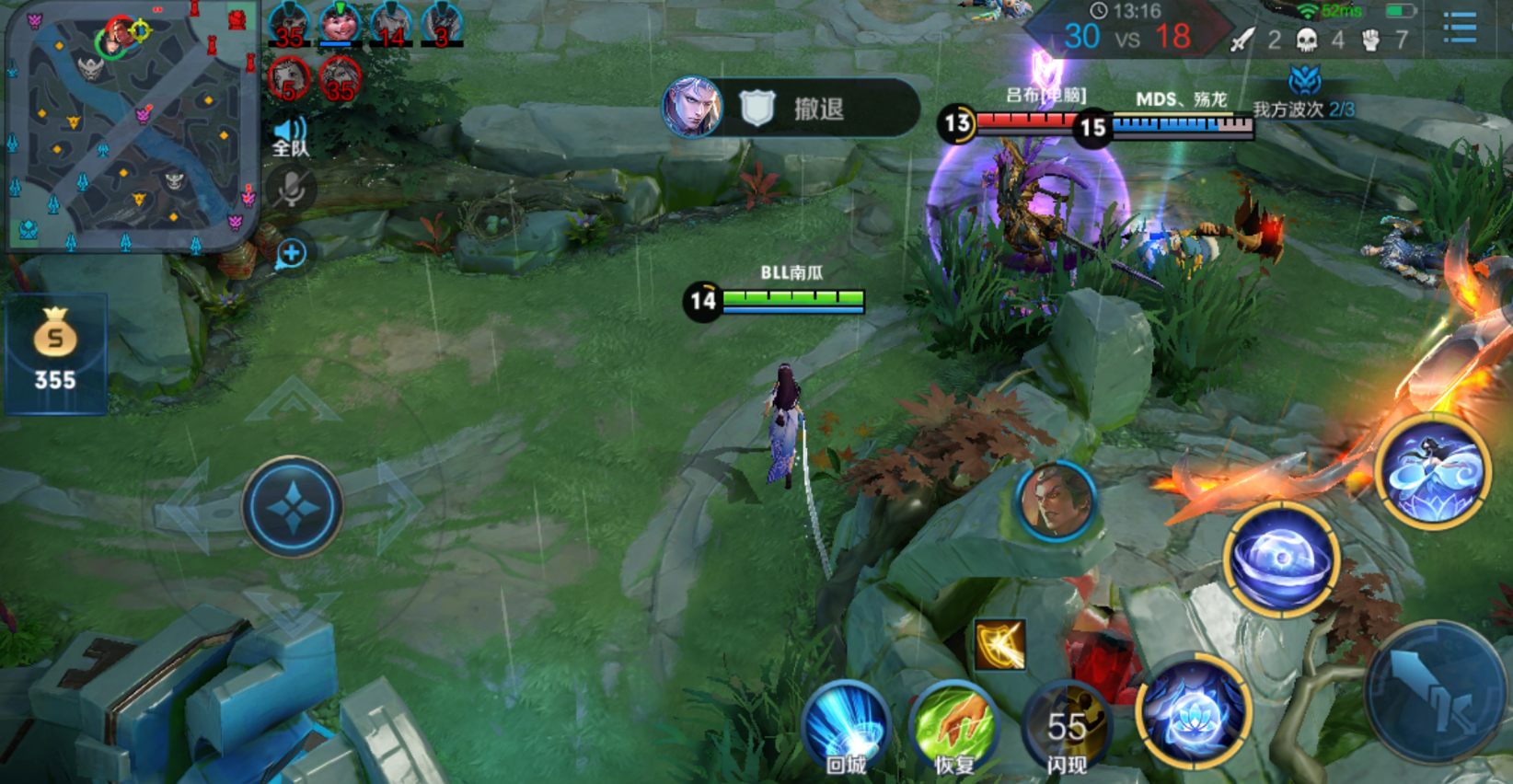Image resolution: width=1513 pixels, height=784 pixels.
Task: Toggle the microphone button
Action: (292, 190)
